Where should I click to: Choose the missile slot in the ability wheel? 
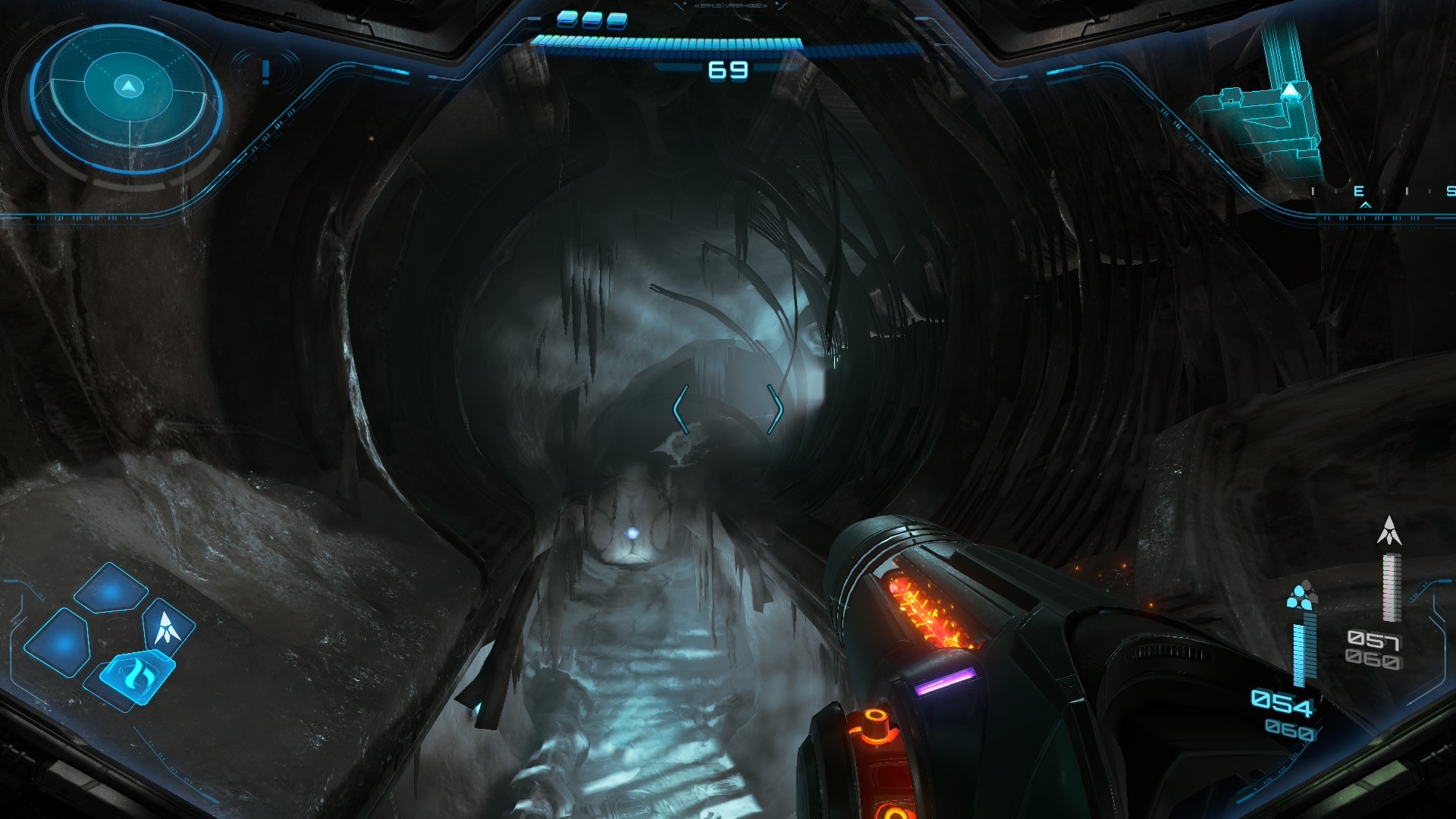pos(167,627)
